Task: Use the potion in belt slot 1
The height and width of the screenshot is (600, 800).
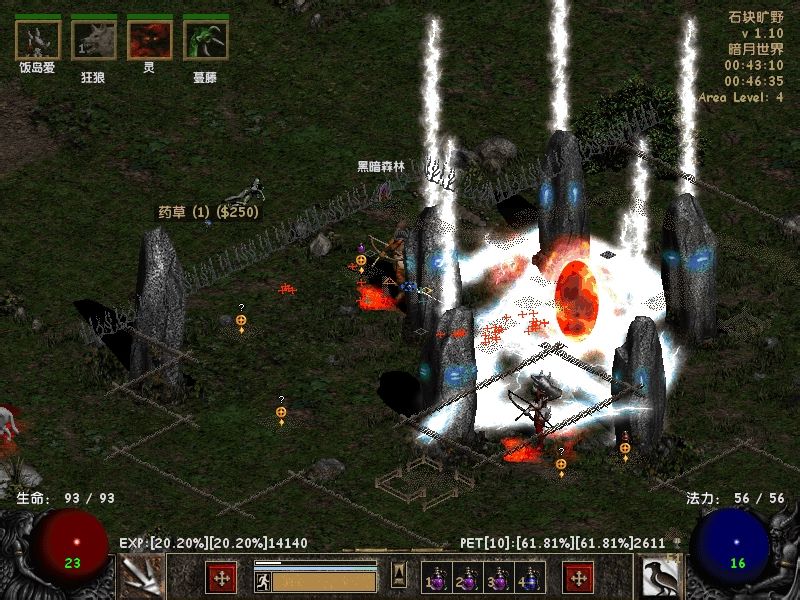Action: tap(437, 579)
